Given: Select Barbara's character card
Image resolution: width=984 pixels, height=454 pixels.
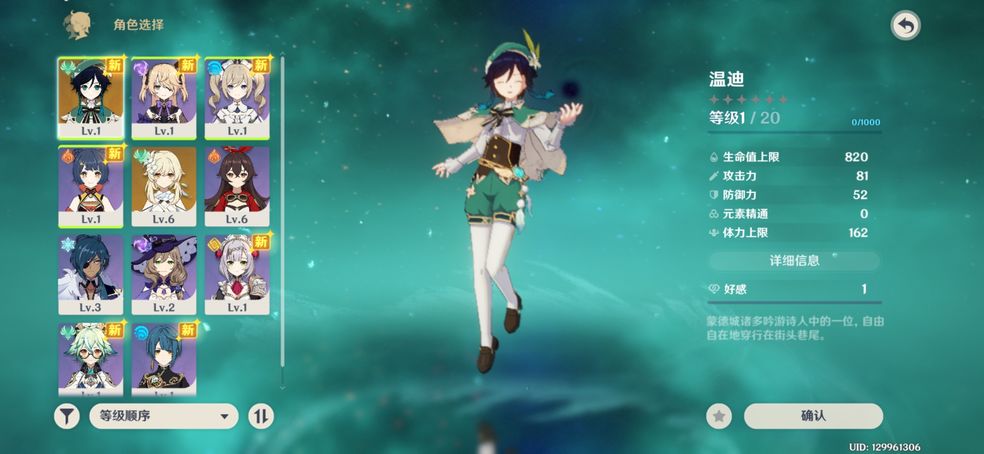Looking at the screenshot, I should (x=237, y=97).
